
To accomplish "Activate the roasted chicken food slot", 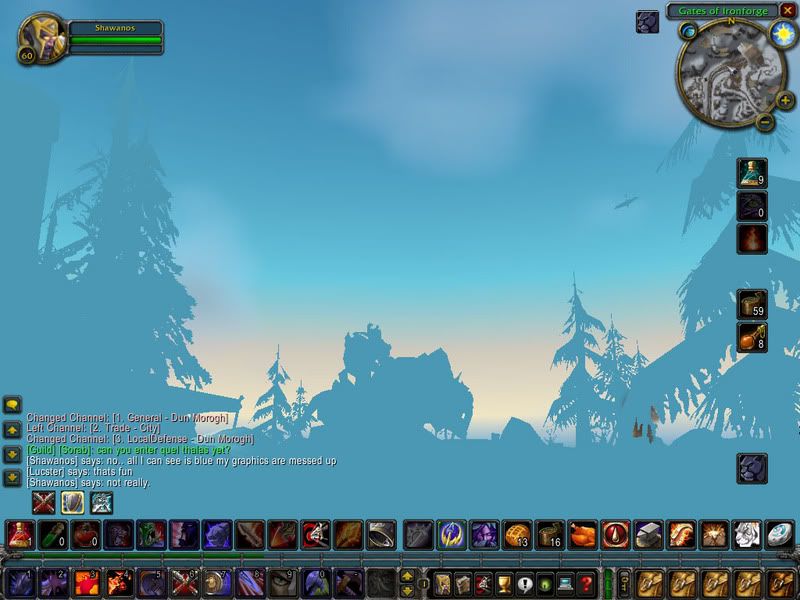I will click(x=582, y=534).
